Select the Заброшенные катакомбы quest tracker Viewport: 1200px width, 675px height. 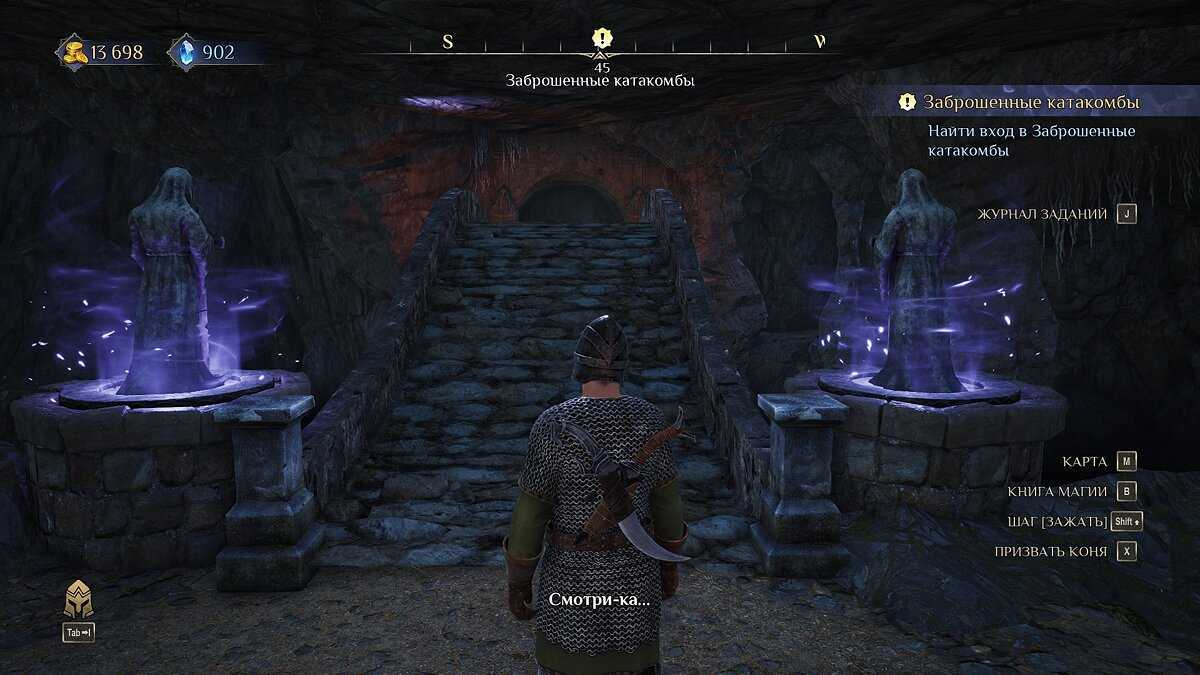(x=1030, y=102)
